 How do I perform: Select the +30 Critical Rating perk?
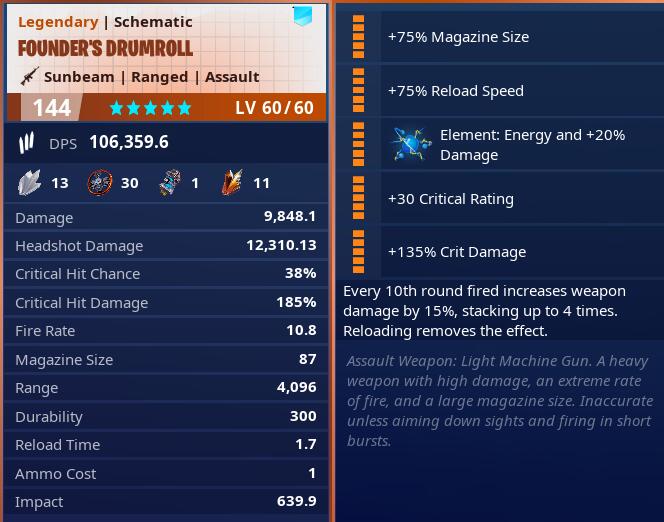tap(450, 199)
